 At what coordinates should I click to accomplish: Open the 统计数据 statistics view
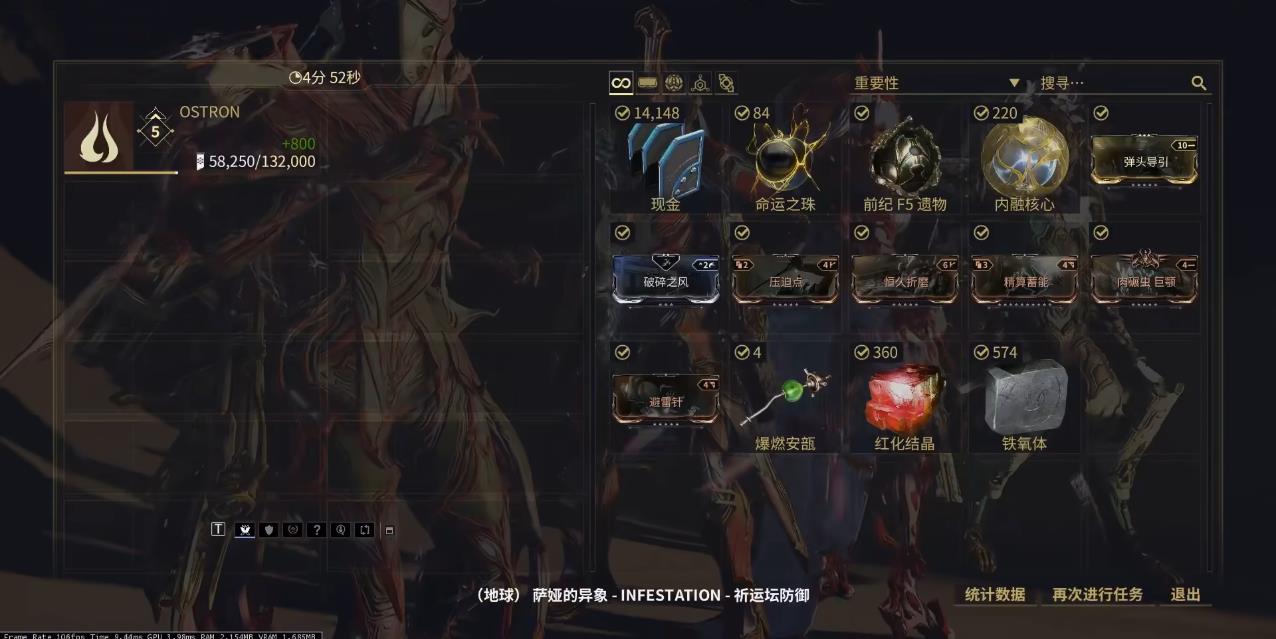tap(994, 594)
